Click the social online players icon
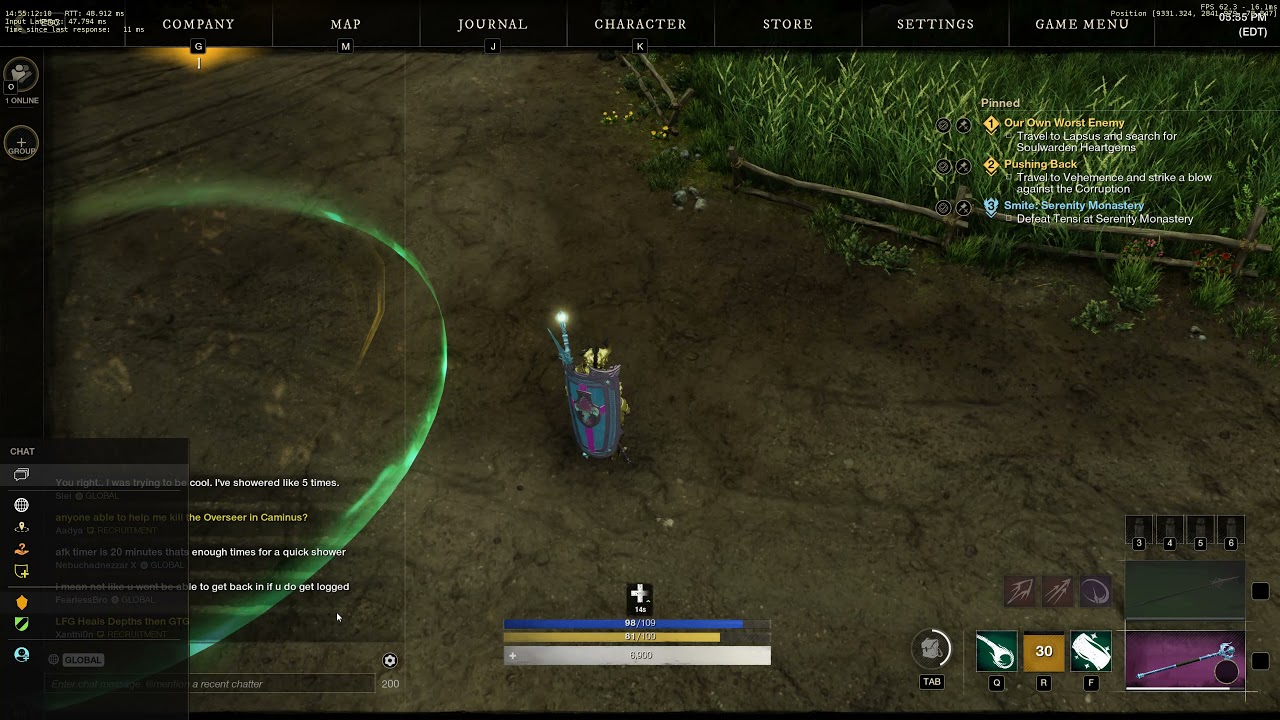The image size is (1280, 720). pos(21,75)
